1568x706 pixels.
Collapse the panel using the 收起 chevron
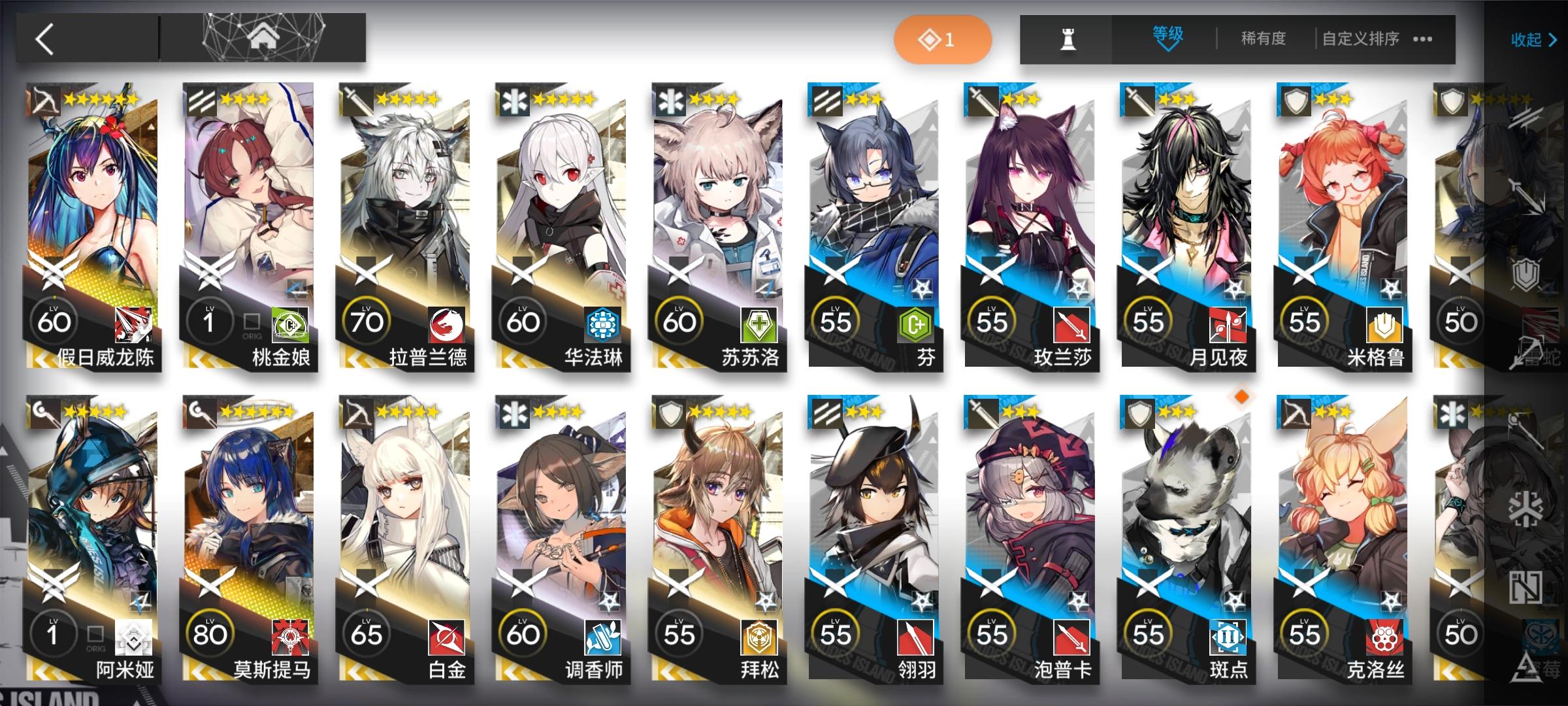tap(1531, 41)
